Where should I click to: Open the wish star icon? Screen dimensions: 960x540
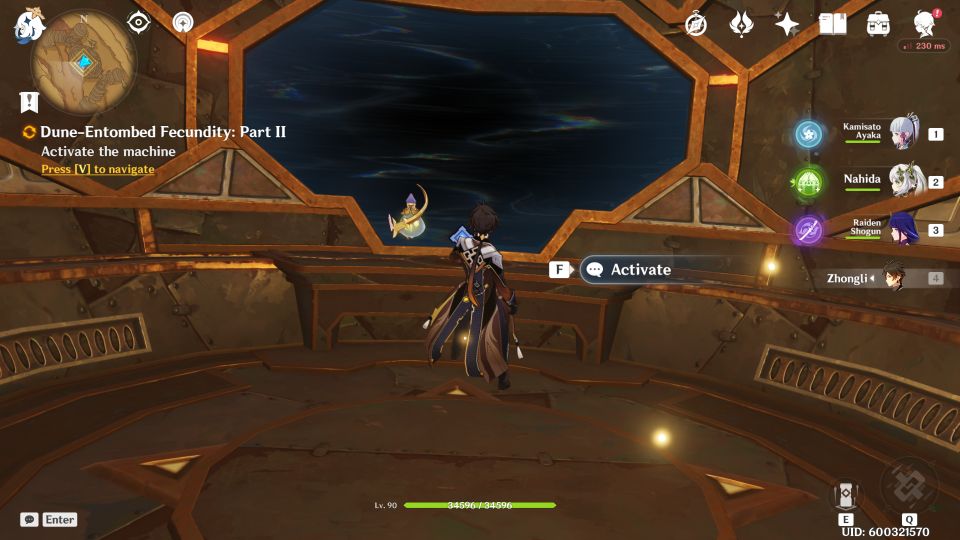[787, 24]
